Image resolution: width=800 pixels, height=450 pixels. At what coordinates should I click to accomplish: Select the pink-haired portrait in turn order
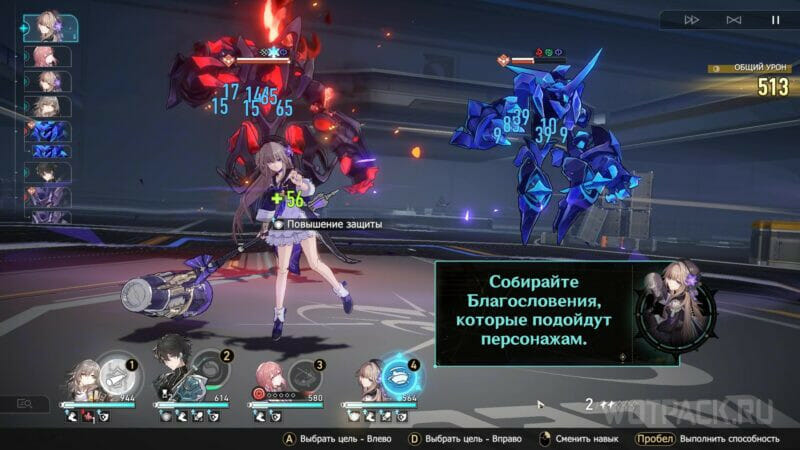coord(45,56)
